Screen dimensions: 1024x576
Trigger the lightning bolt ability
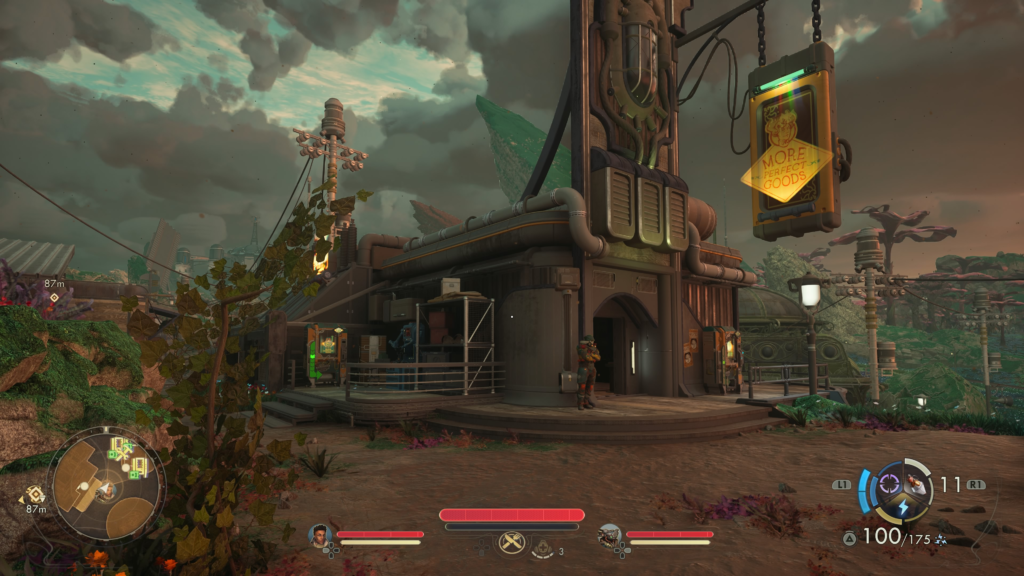click(901, 507)
